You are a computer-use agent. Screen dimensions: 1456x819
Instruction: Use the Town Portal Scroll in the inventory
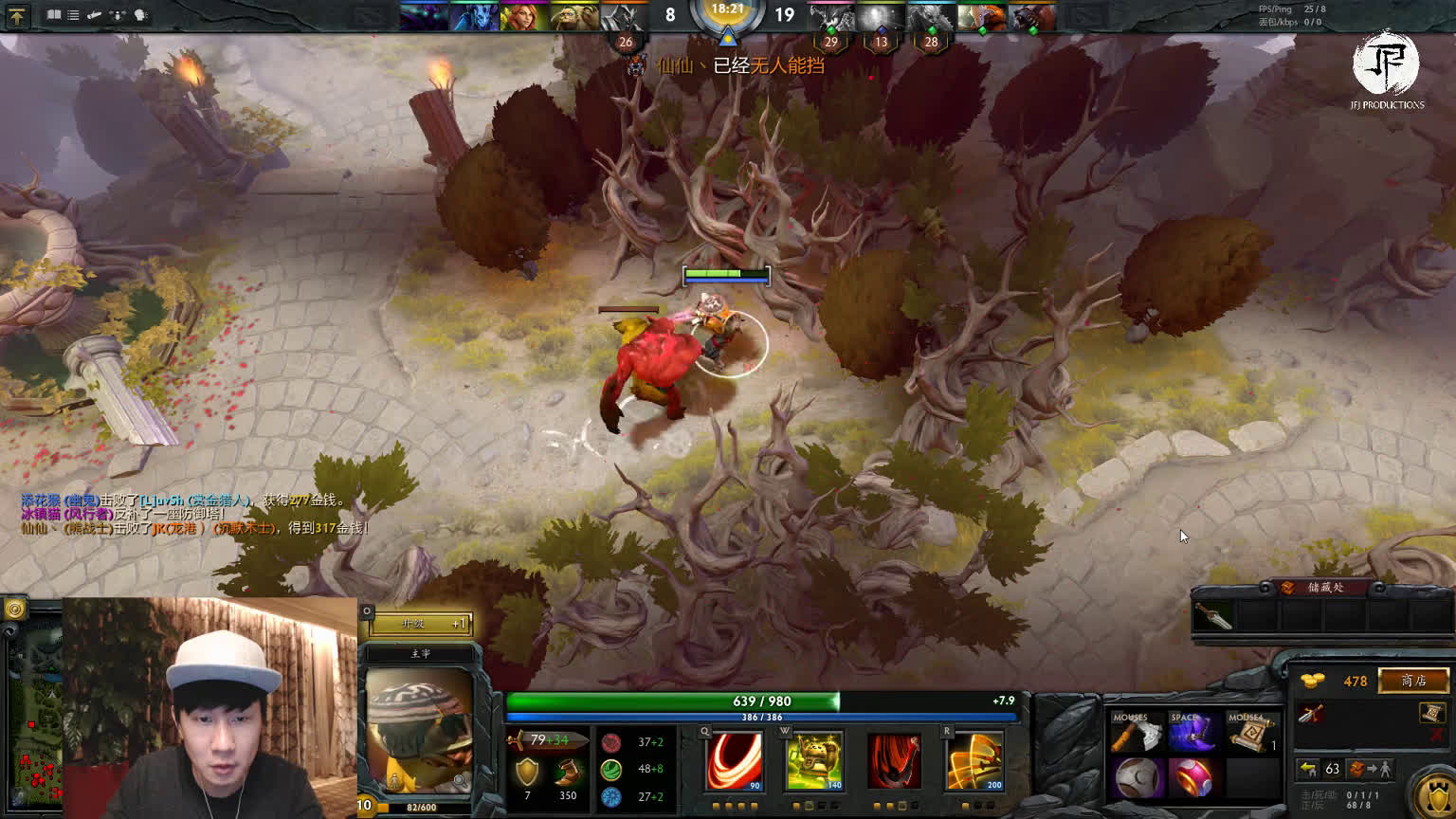(x=1247, y=735)
